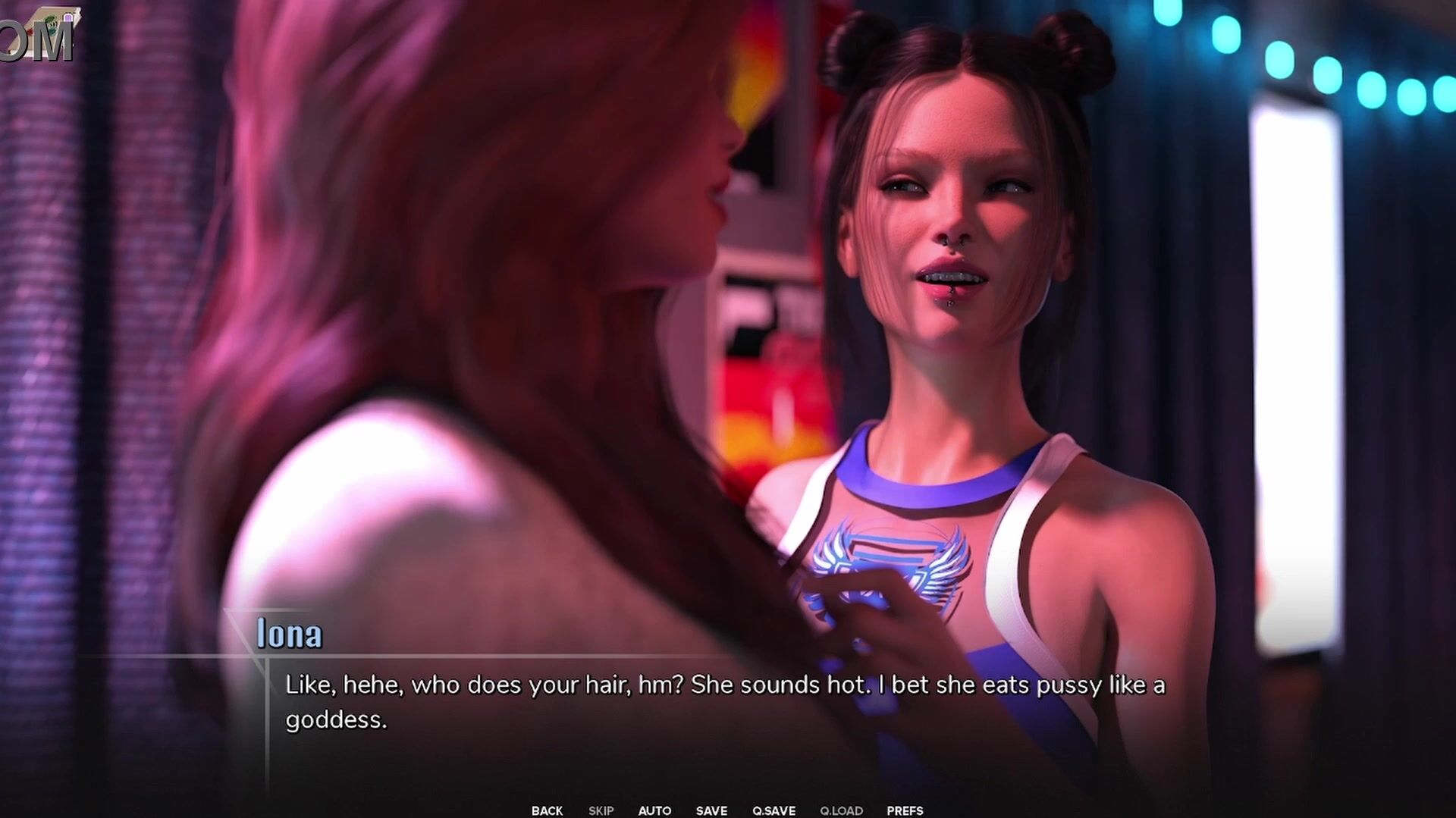Open the Prefs menu
This screenshot has width=1456, height=818.
pos(905,810)
